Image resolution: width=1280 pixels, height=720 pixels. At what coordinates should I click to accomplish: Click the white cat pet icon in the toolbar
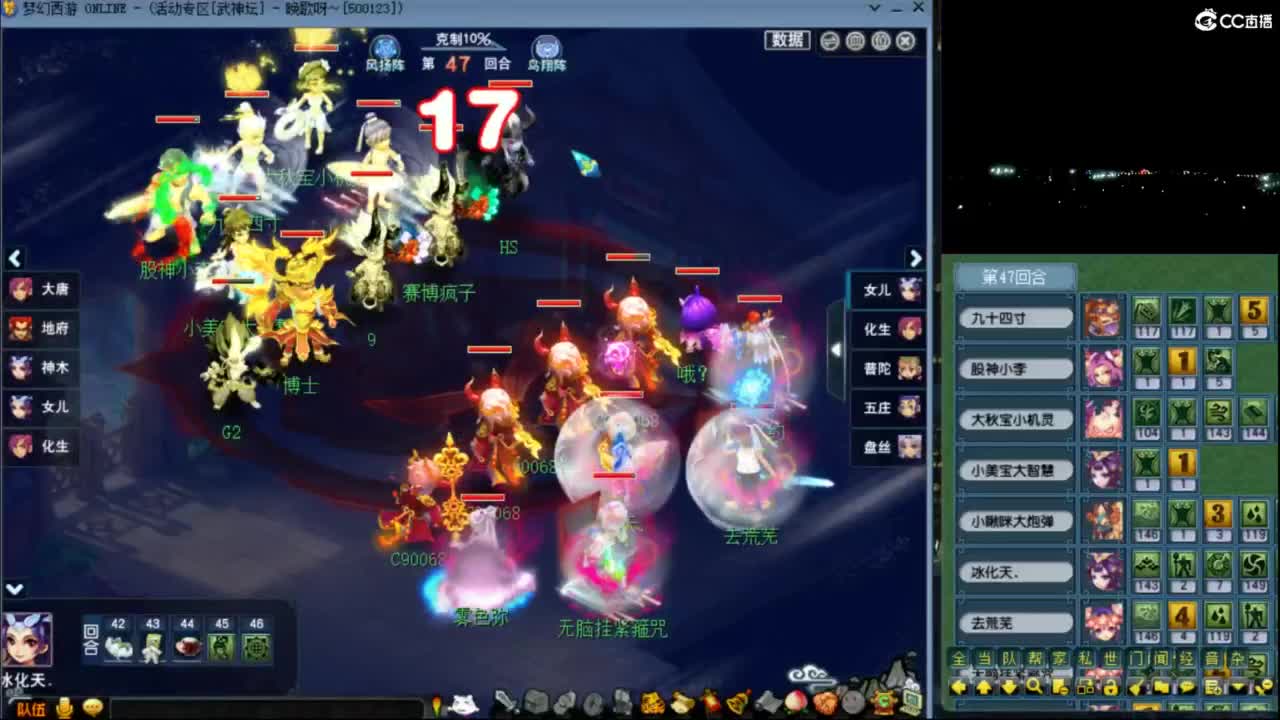pyautogui.click(x=465, y=703)
